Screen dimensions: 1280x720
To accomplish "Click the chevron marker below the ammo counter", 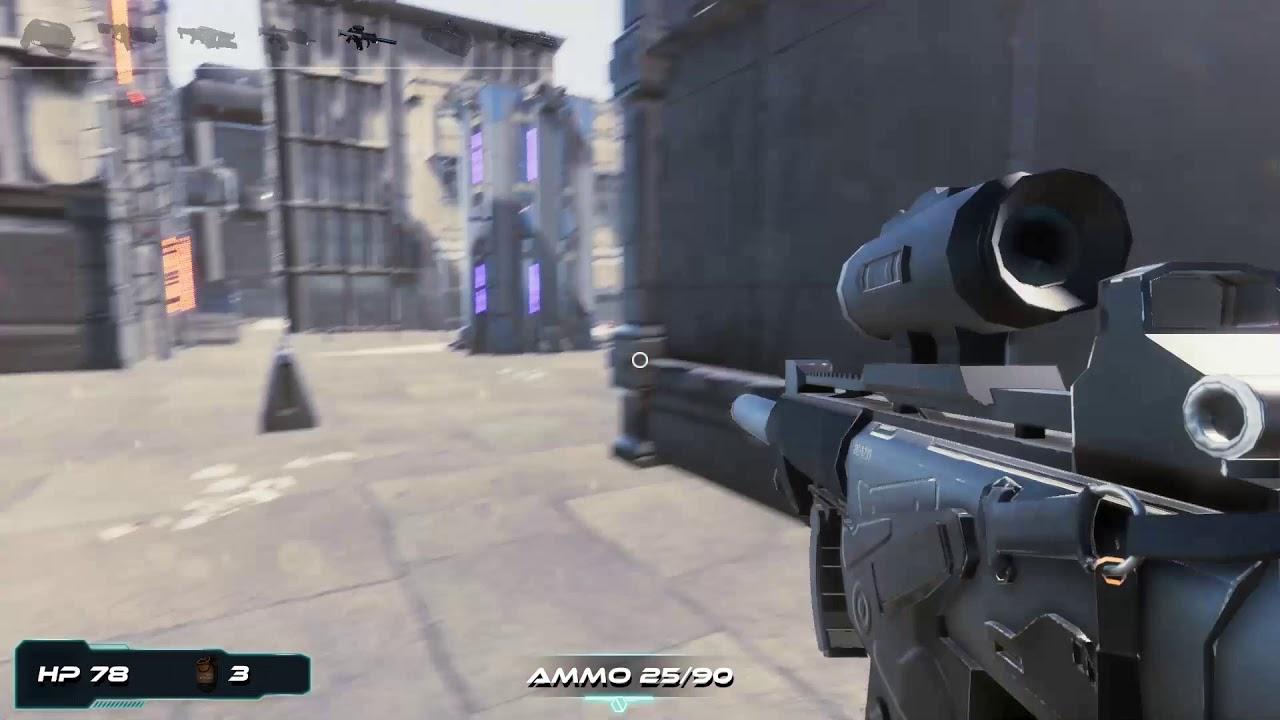I will point(618,703).
